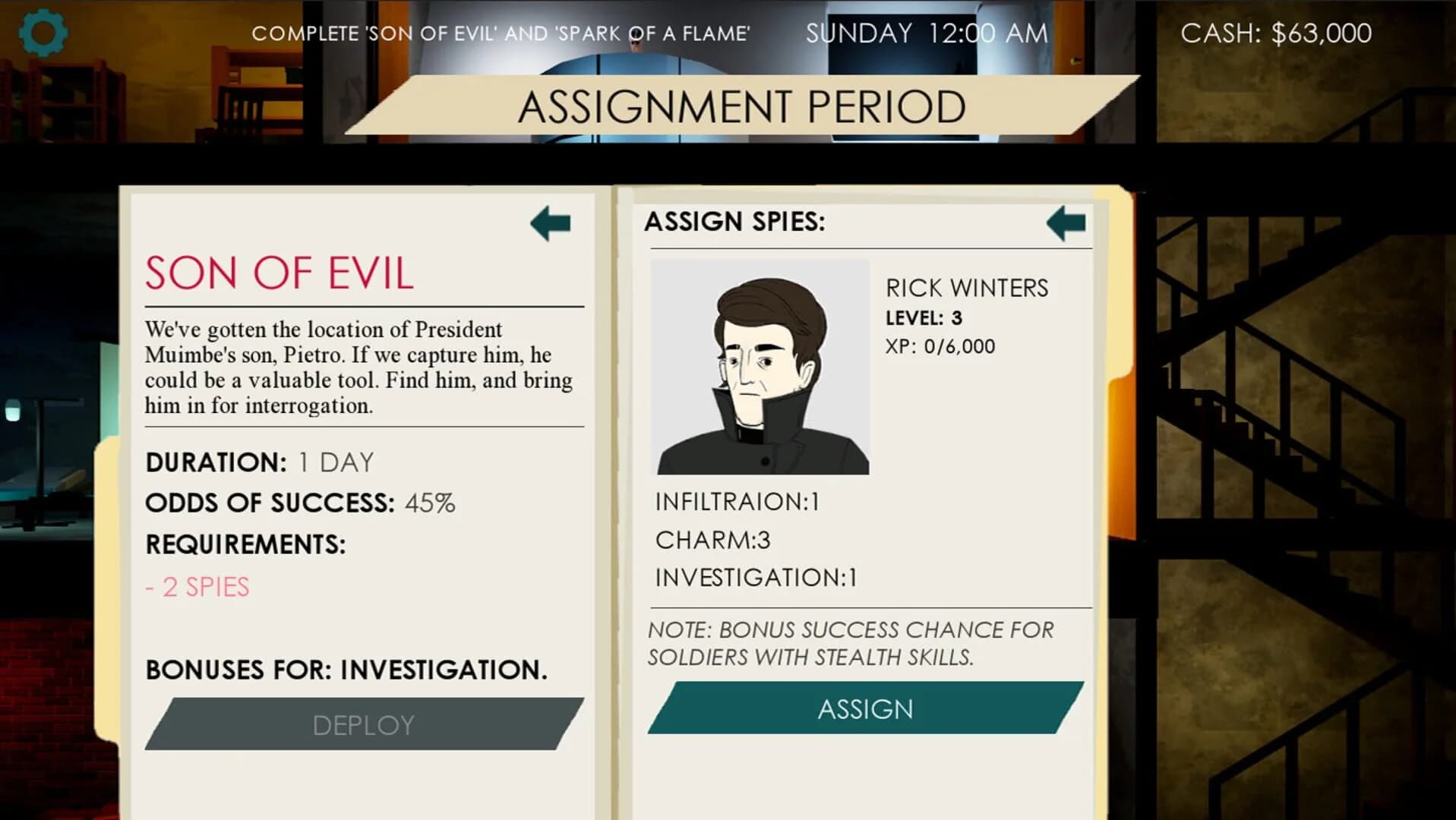This screenshot has height=820, width=1456.
Task: Click the back arrow on the mission panel
Action: click(x=549, y=222)
